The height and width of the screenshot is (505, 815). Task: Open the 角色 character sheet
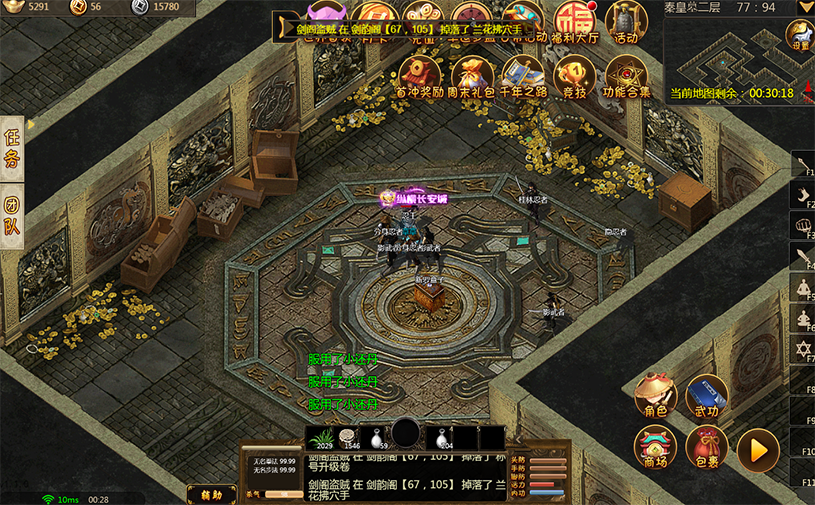[655, 394]
